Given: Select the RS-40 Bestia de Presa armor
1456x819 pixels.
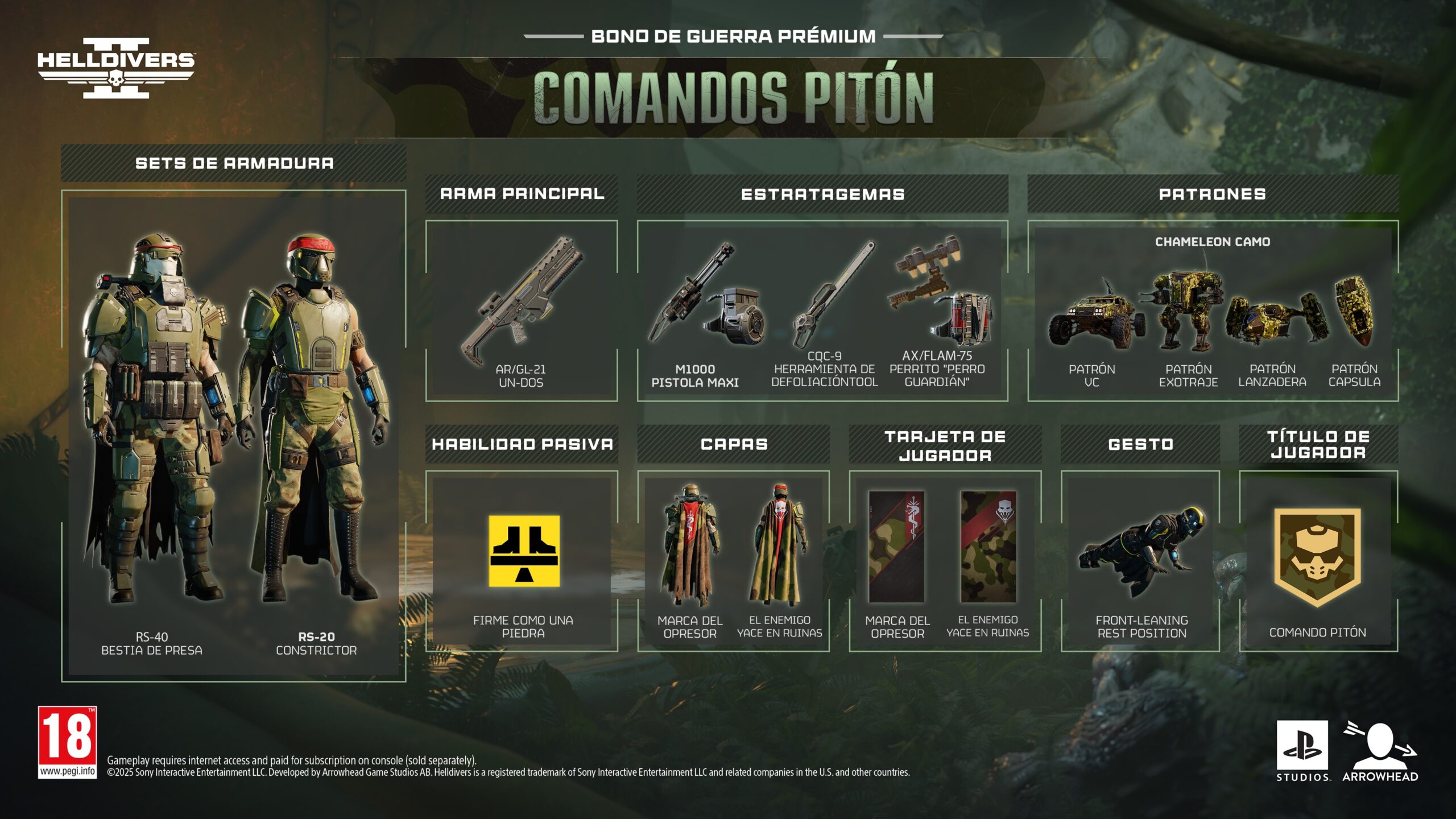Looking at the screenshot, I should [152, 421].
